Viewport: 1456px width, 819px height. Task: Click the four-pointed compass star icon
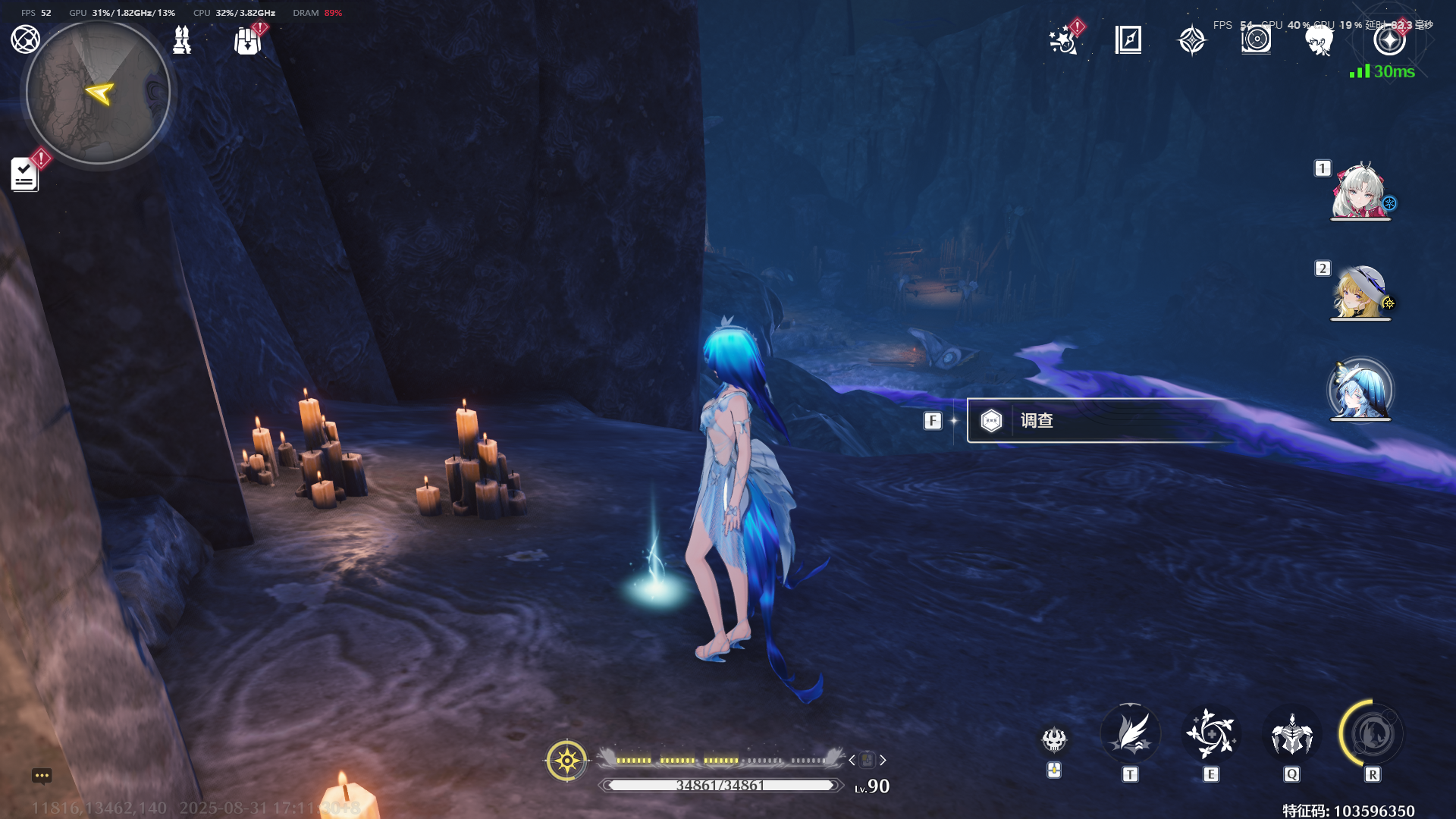(1192, 40)
